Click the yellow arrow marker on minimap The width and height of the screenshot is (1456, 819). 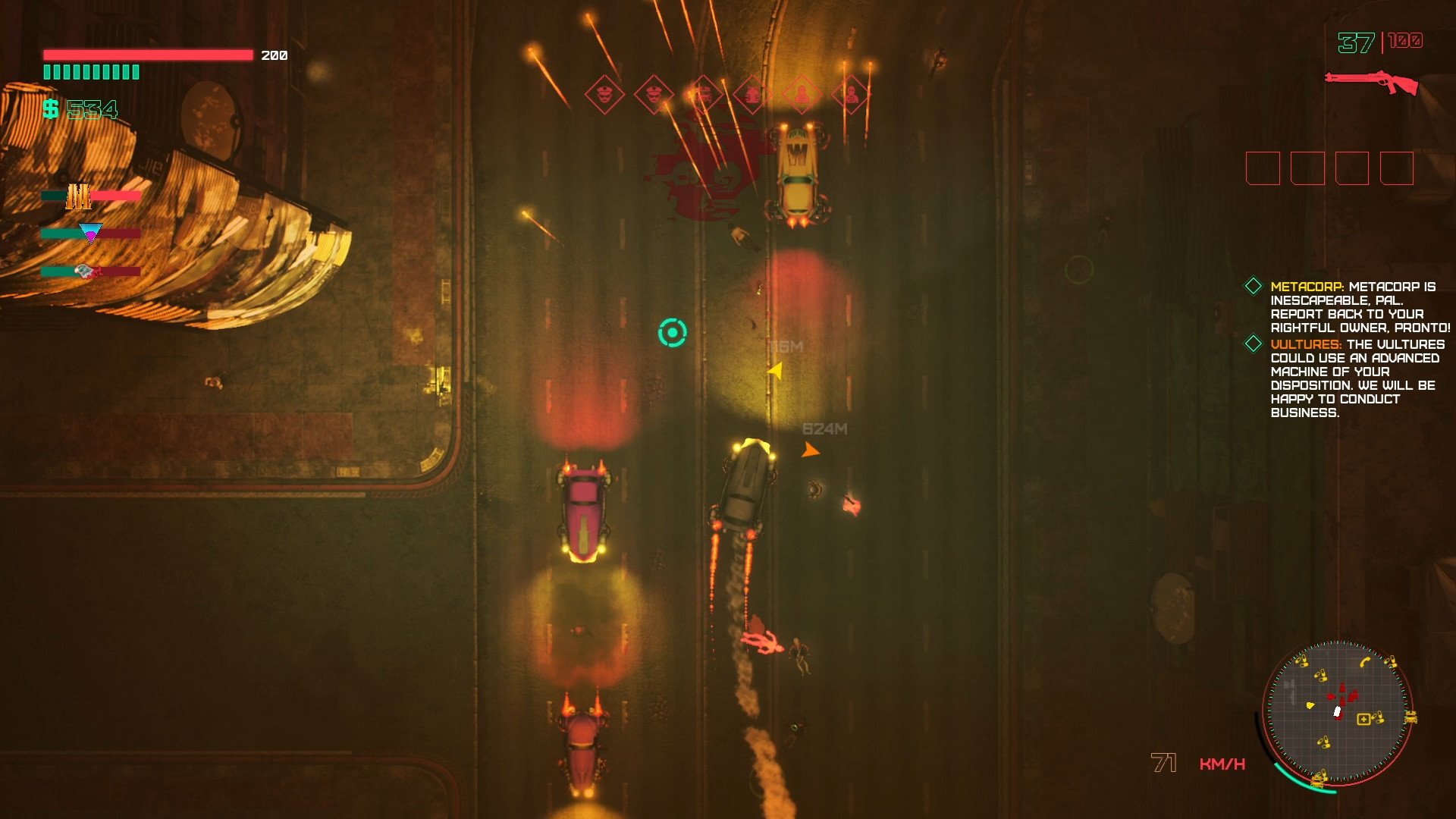(x=1310, y=705)
